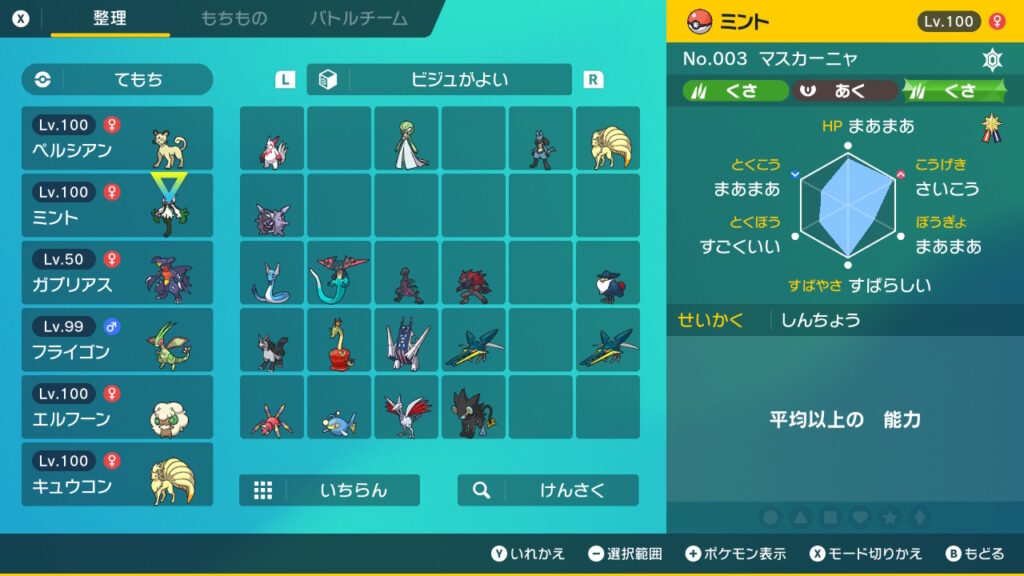Select the Gardevoir box slot
This screenshot has width=1024, height=576.
406,138
